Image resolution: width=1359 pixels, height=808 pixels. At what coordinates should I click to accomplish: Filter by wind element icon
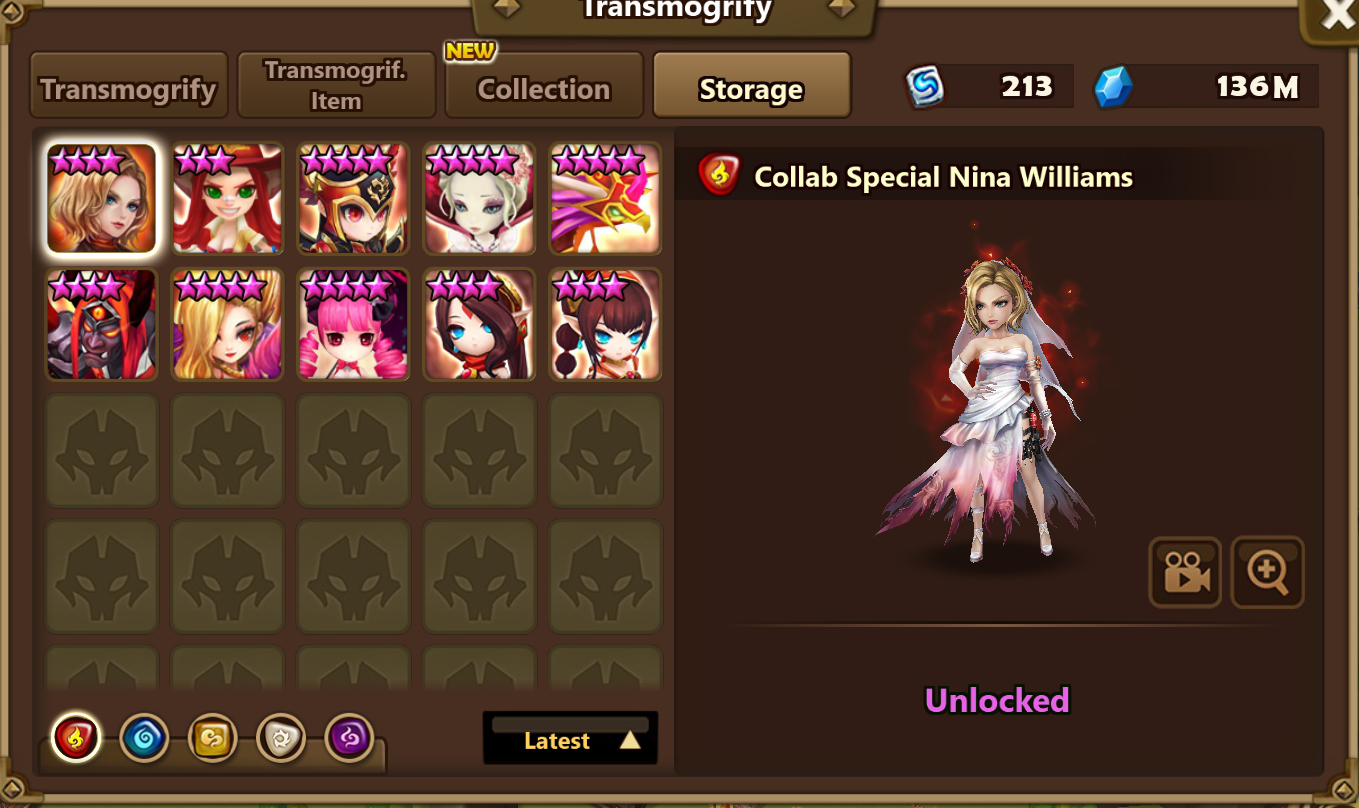click(212, 739)
